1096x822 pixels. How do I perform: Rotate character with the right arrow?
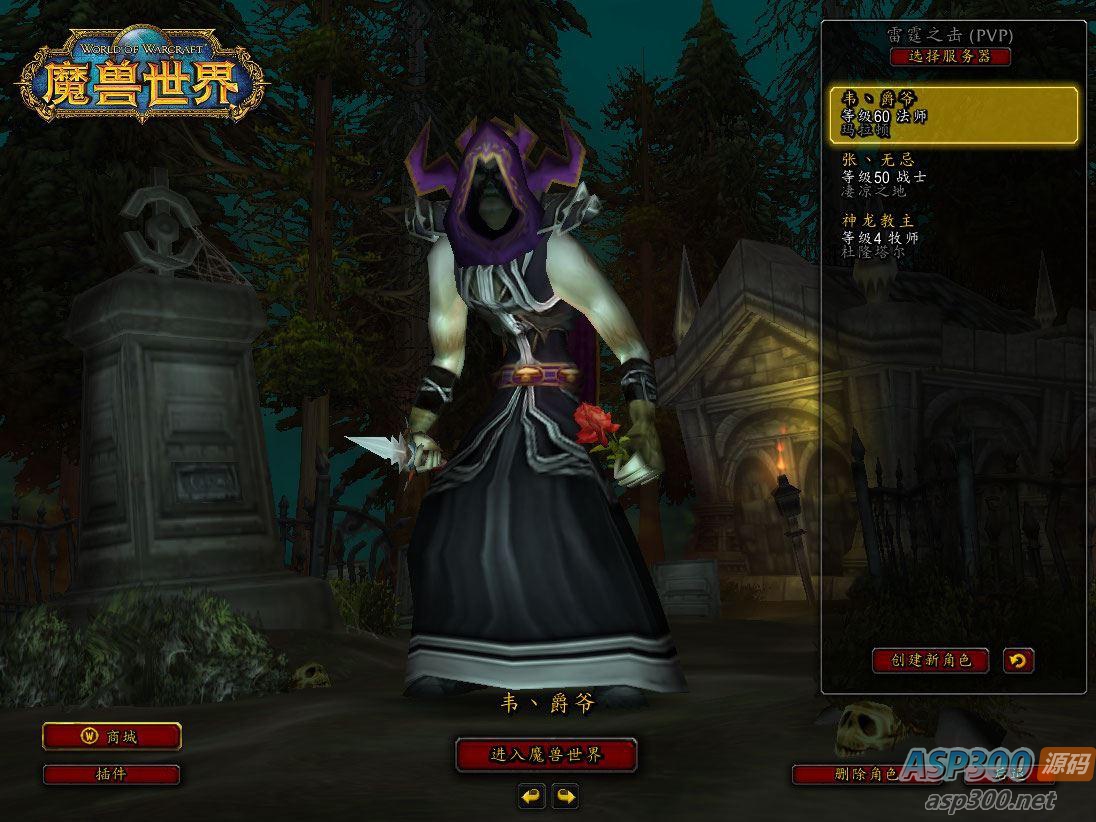566,796
